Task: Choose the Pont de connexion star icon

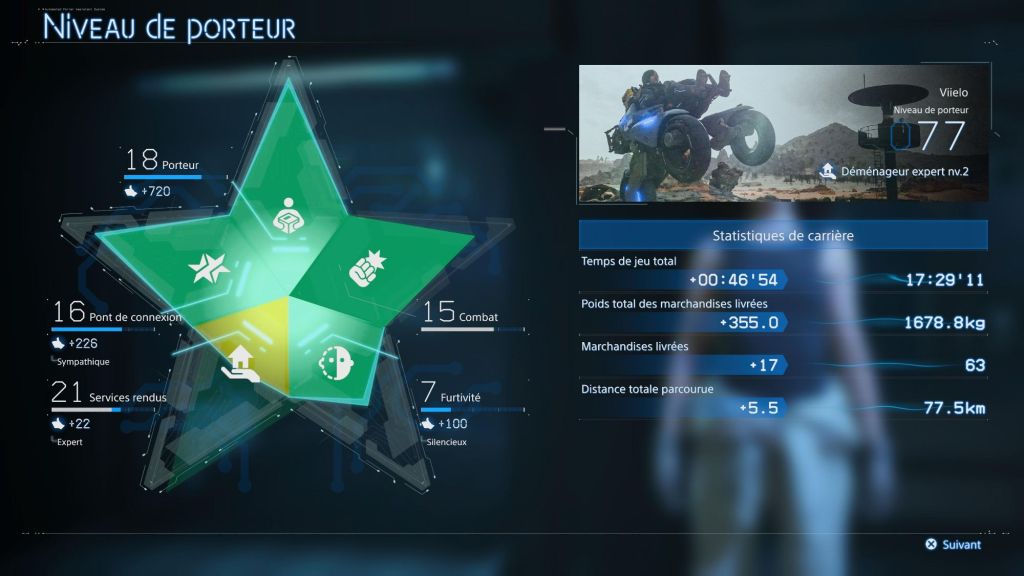Action: coord(212,269)
